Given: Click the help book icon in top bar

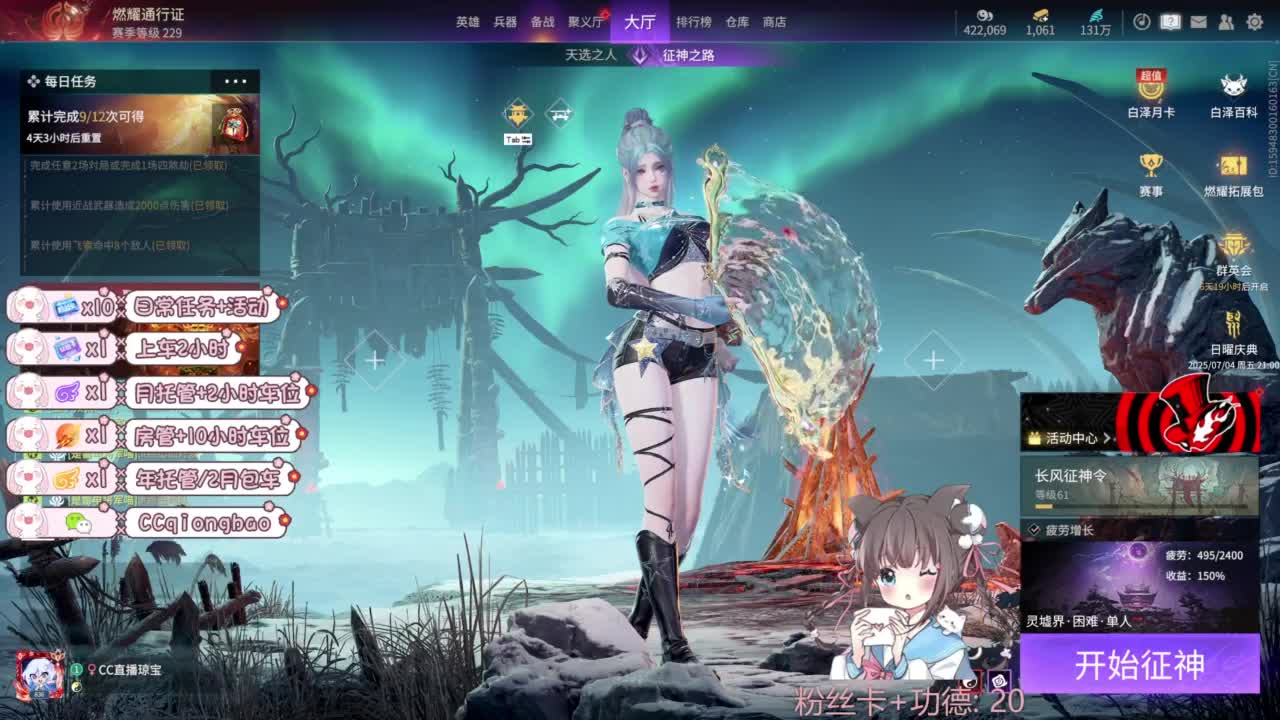Looking at the screenshot, I should (1171, 20).
